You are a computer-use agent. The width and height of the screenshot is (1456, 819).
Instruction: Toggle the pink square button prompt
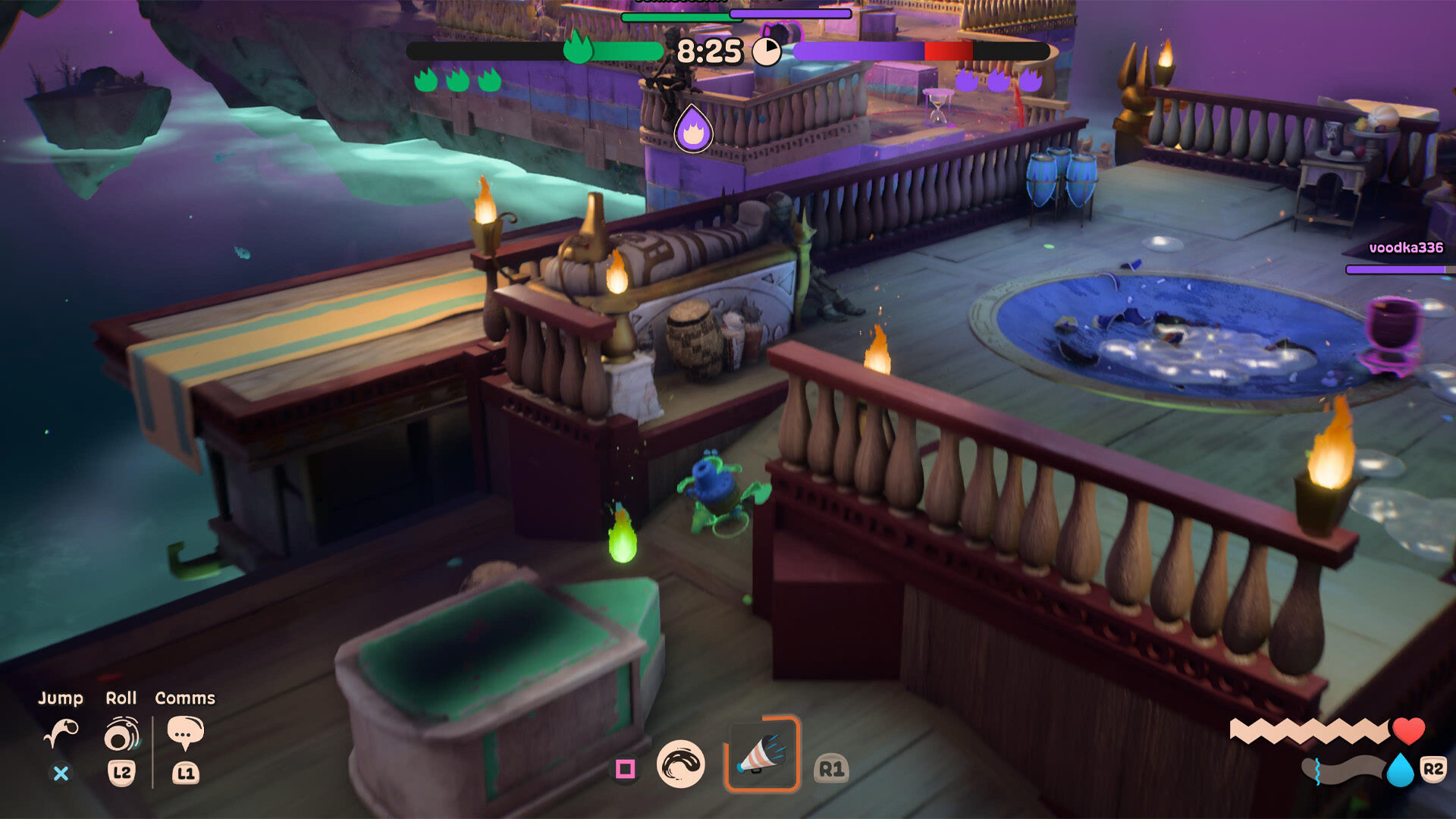pyautogui.click(x=624, y=768)
